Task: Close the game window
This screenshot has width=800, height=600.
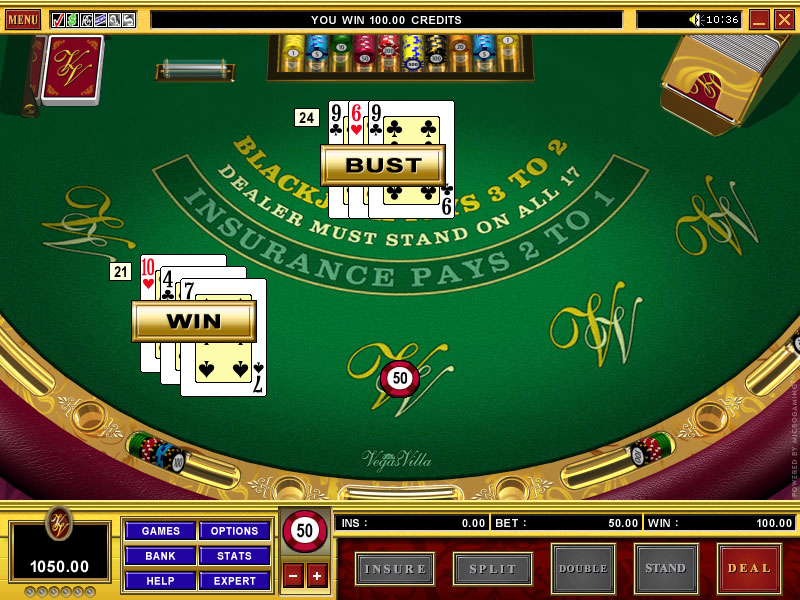Action: coord(784,19)
